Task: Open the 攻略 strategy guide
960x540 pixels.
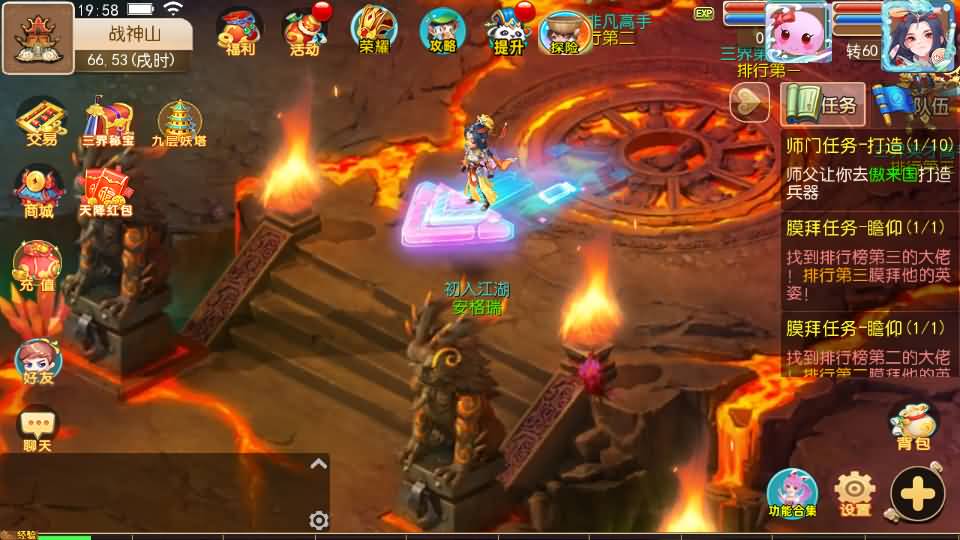Action: [442, 31]
